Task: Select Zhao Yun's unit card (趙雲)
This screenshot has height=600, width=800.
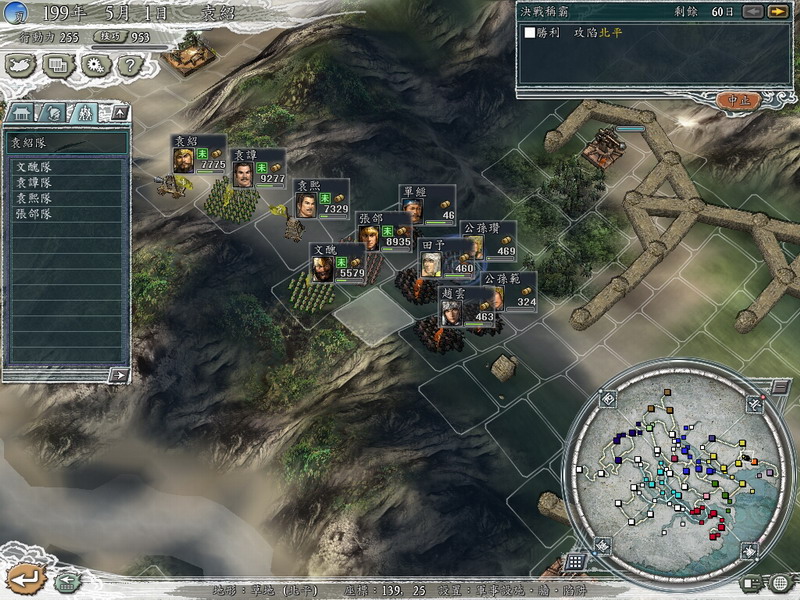Action: [x=469, y=307]
